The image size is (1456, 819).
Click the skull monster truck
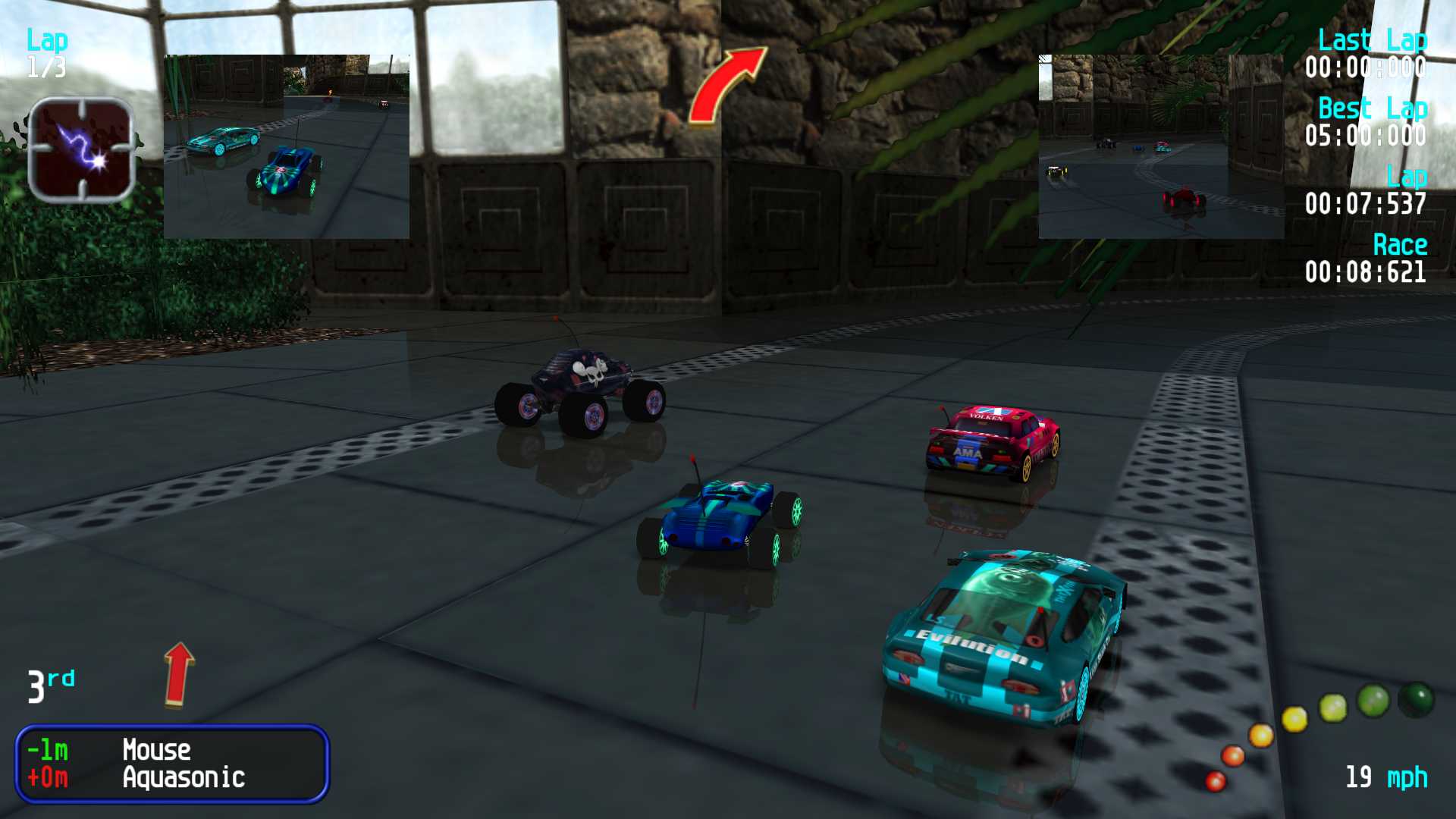(584, 387)
